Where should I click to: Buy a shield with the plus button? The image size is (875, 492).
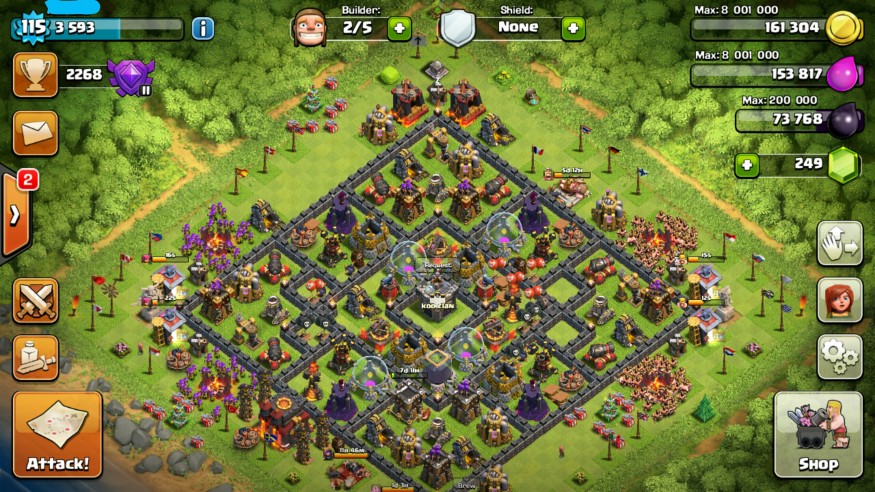(573, 28)
